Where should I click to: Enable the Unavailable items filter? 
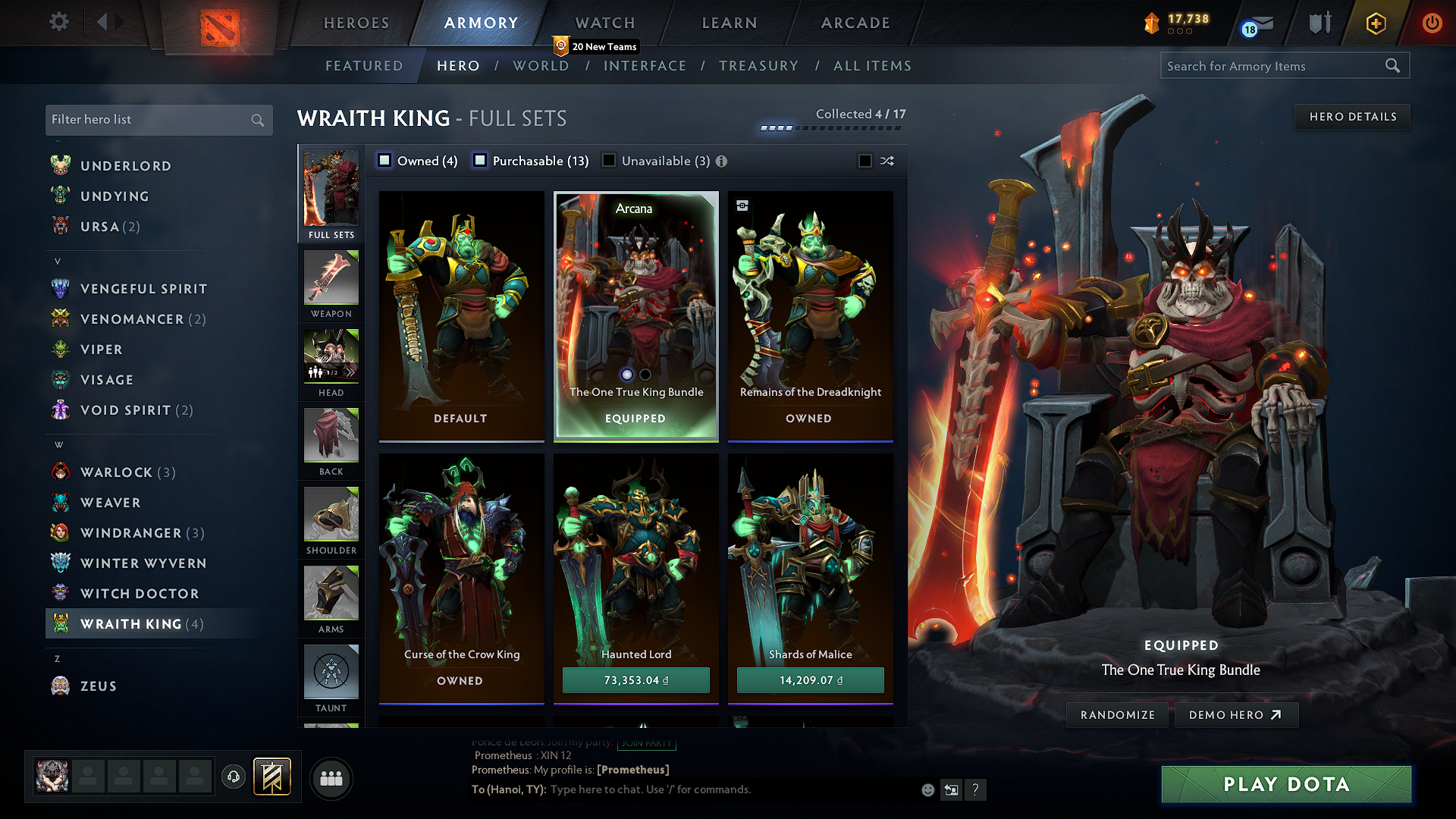tap(609, 161)
